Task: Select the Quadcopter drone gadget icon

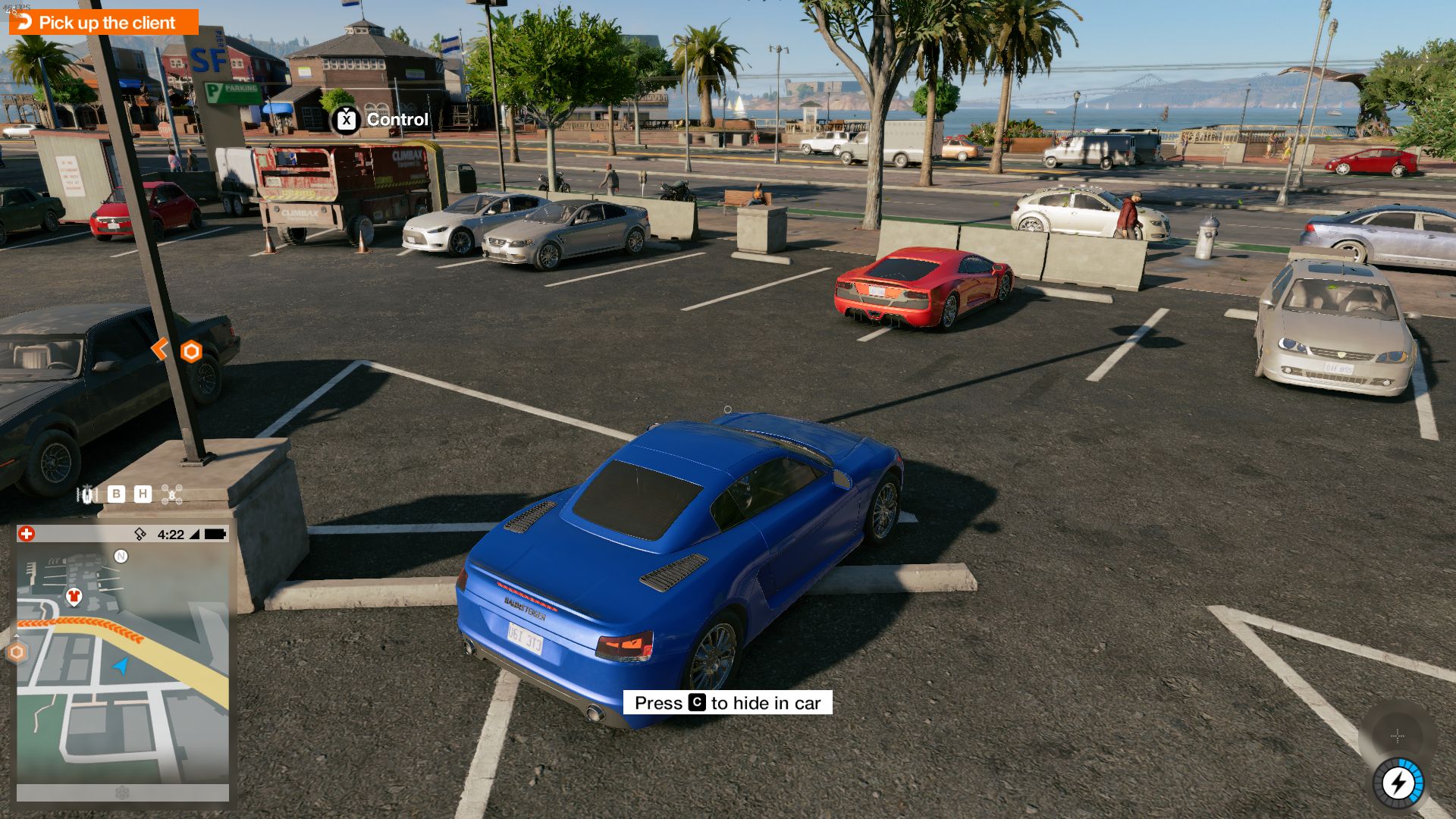Action: (172, 494)
